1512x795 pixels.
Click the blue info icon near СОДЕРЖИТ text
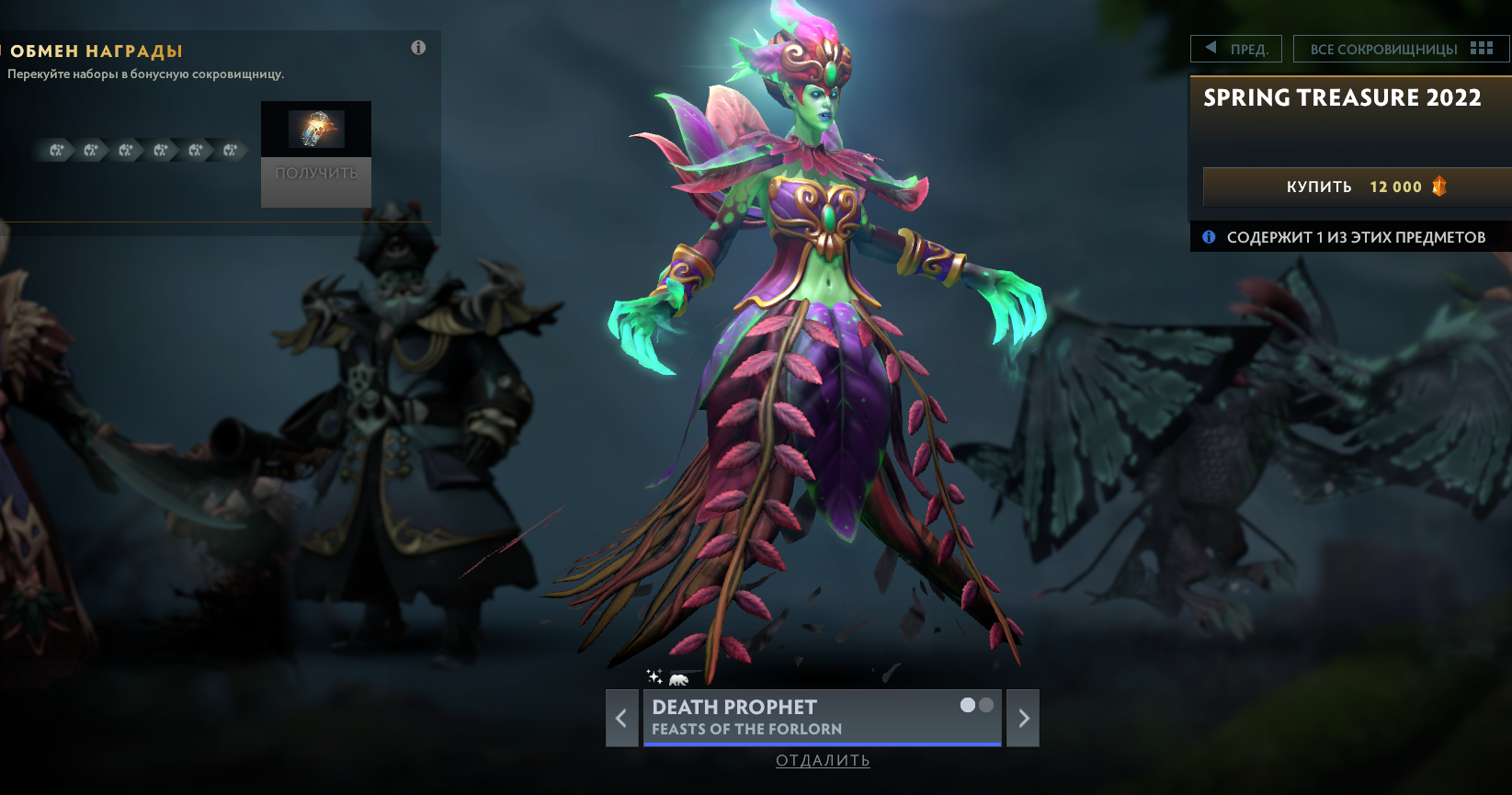tap(1207, 237)
